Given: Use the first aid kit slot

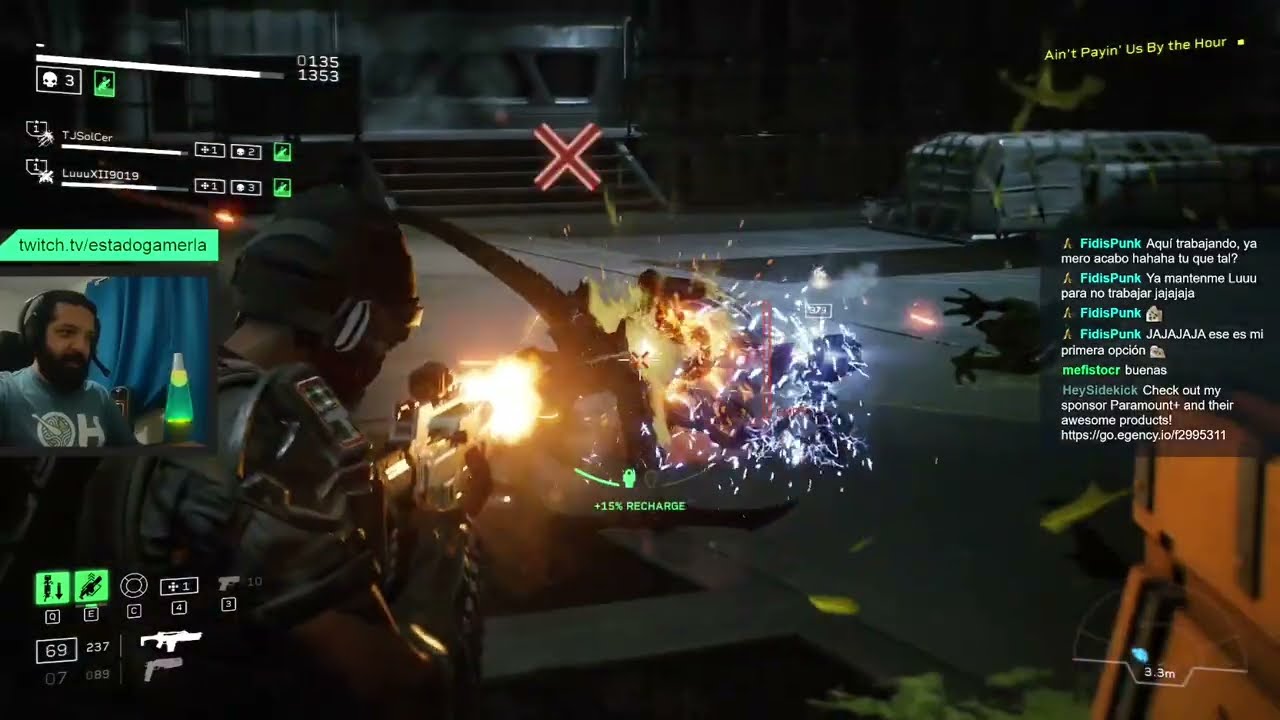Looking at the screenshot, I should tap(179, 586).
